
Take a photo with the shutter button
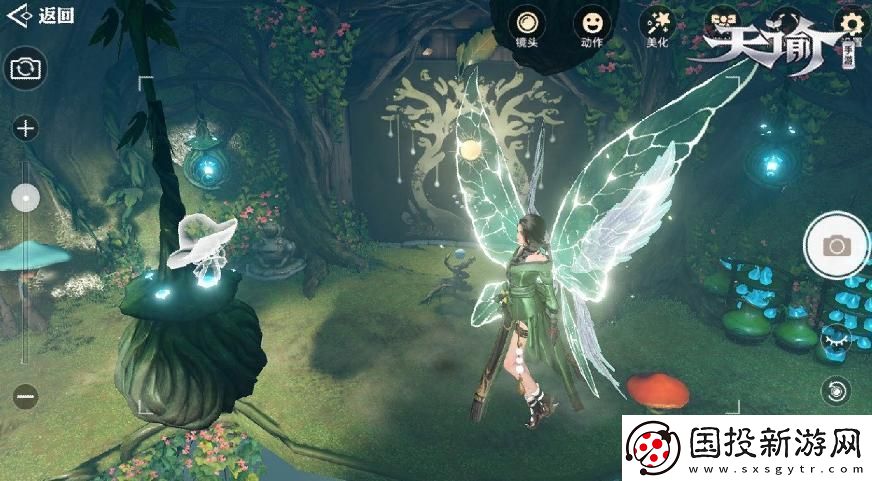pos(836,245)
